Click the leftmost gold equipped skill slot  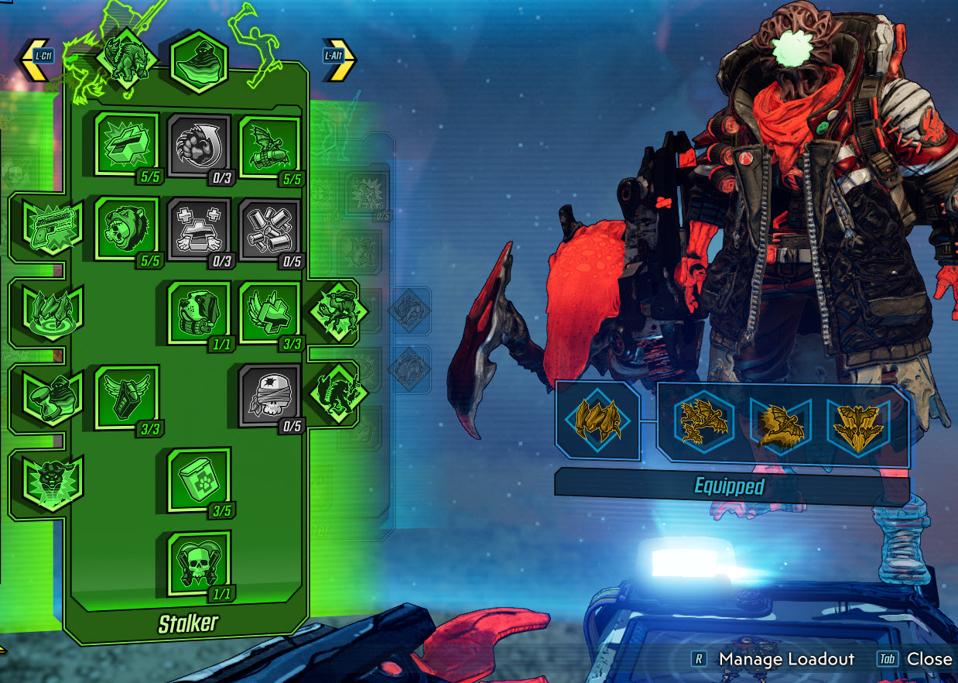coord(597,420)
